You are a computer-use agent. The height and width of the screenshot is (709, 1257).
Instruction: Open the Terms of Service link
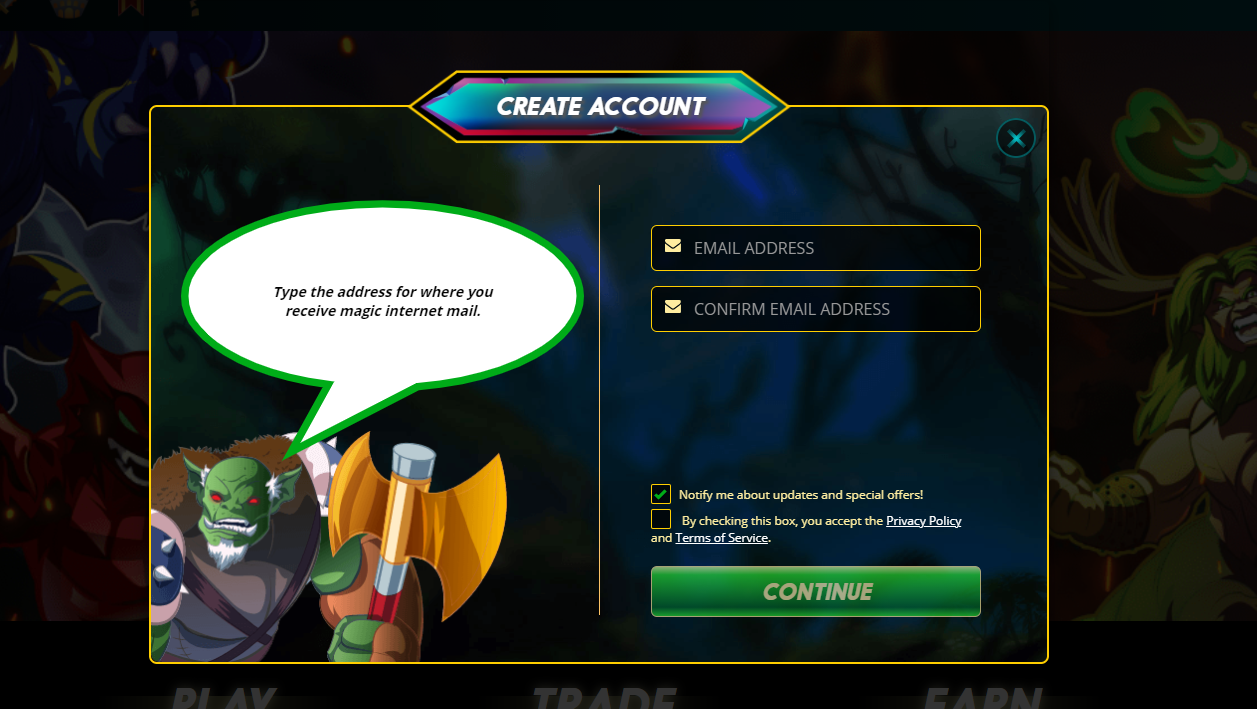(721, 538)
